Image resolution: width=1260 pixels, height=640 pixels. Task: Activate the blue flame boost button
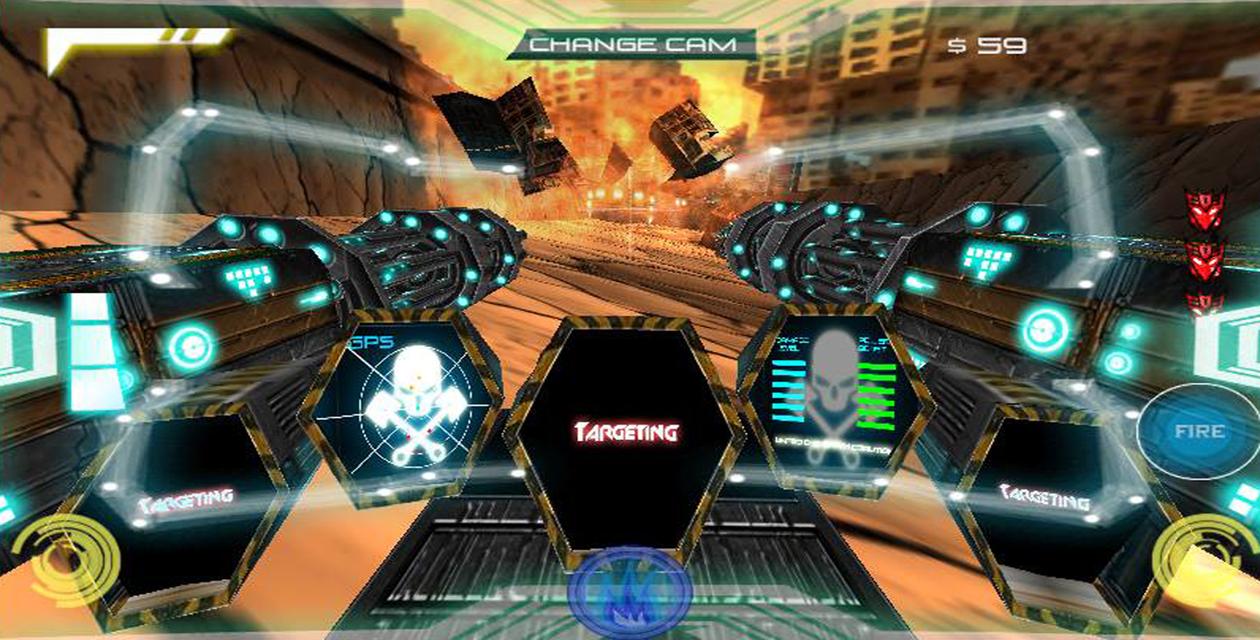pos(629,592)
